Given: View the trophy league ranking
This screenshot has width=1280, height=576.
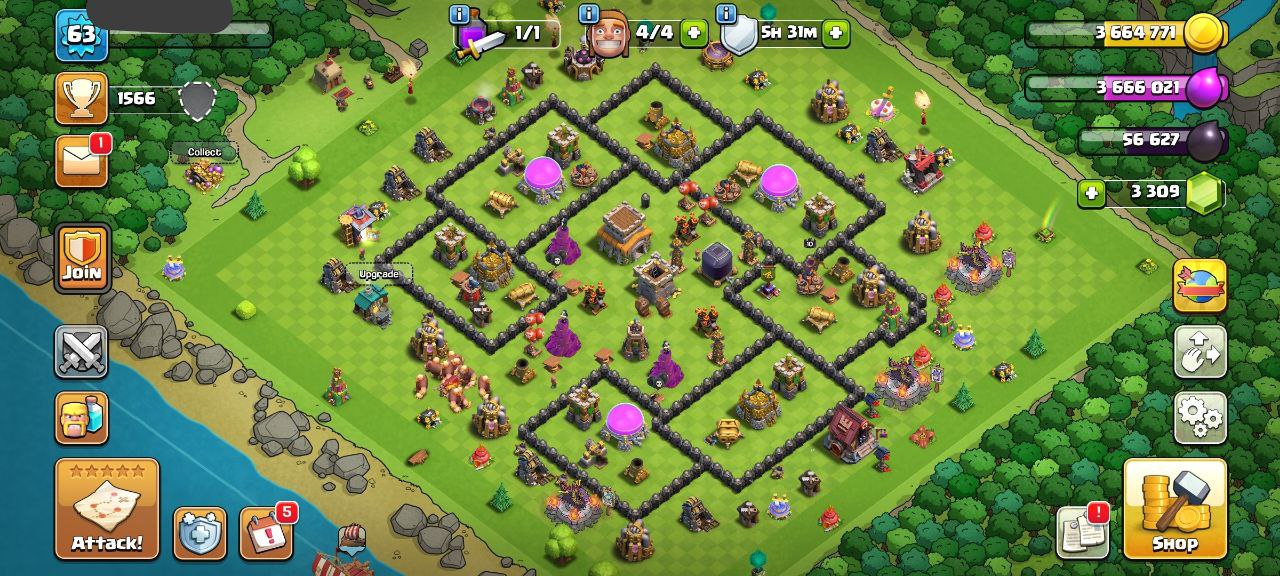Looking at the screenshot, I should [x=82, y=98].
